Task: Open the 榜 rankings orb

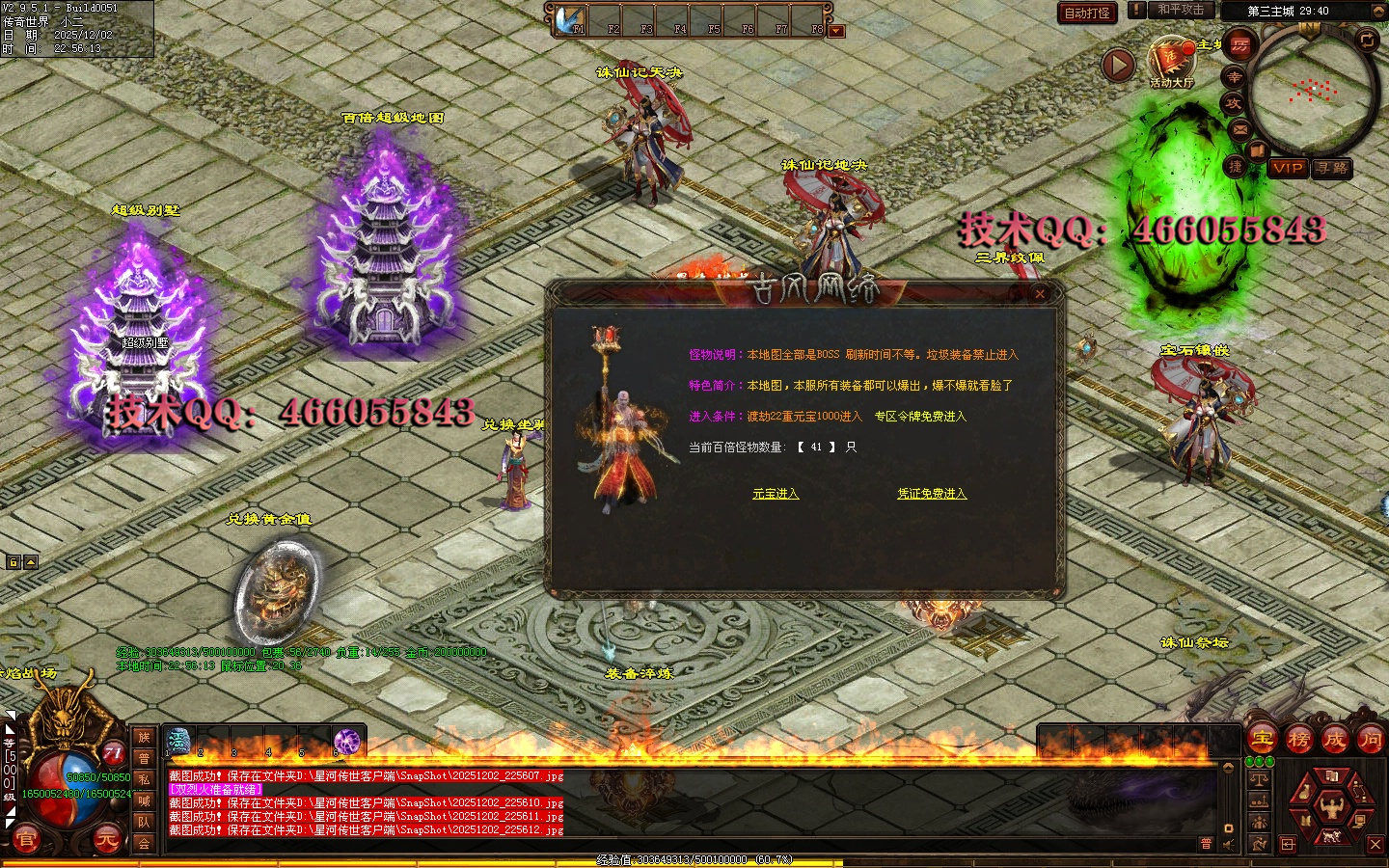Action: pos(1298,740)
